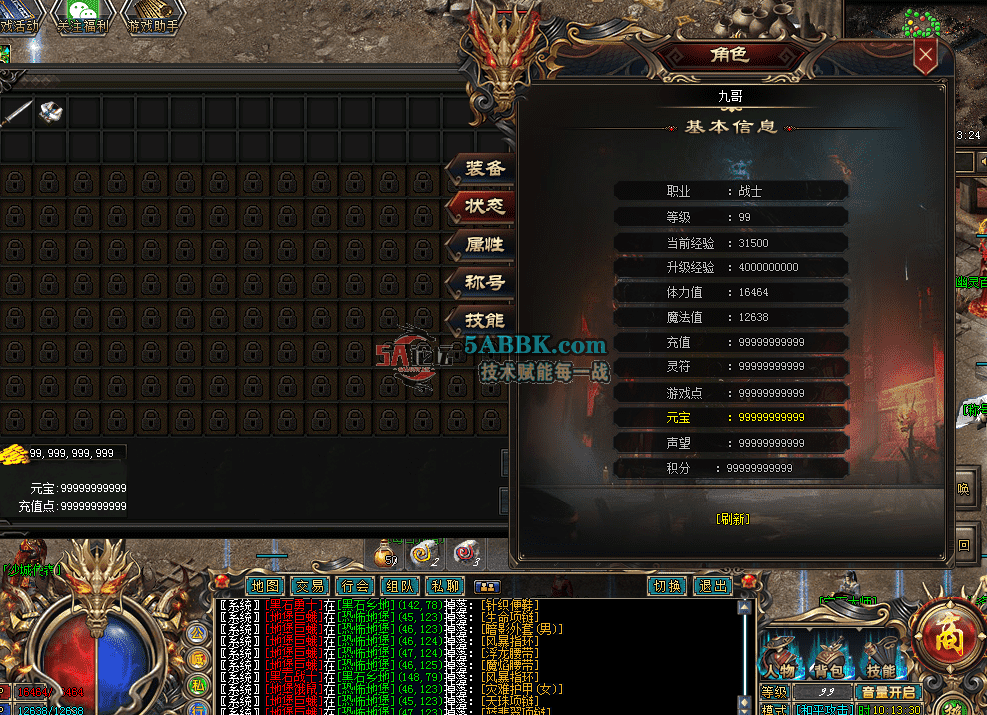Select the 称号 titles tab

(x=485, y=283)
